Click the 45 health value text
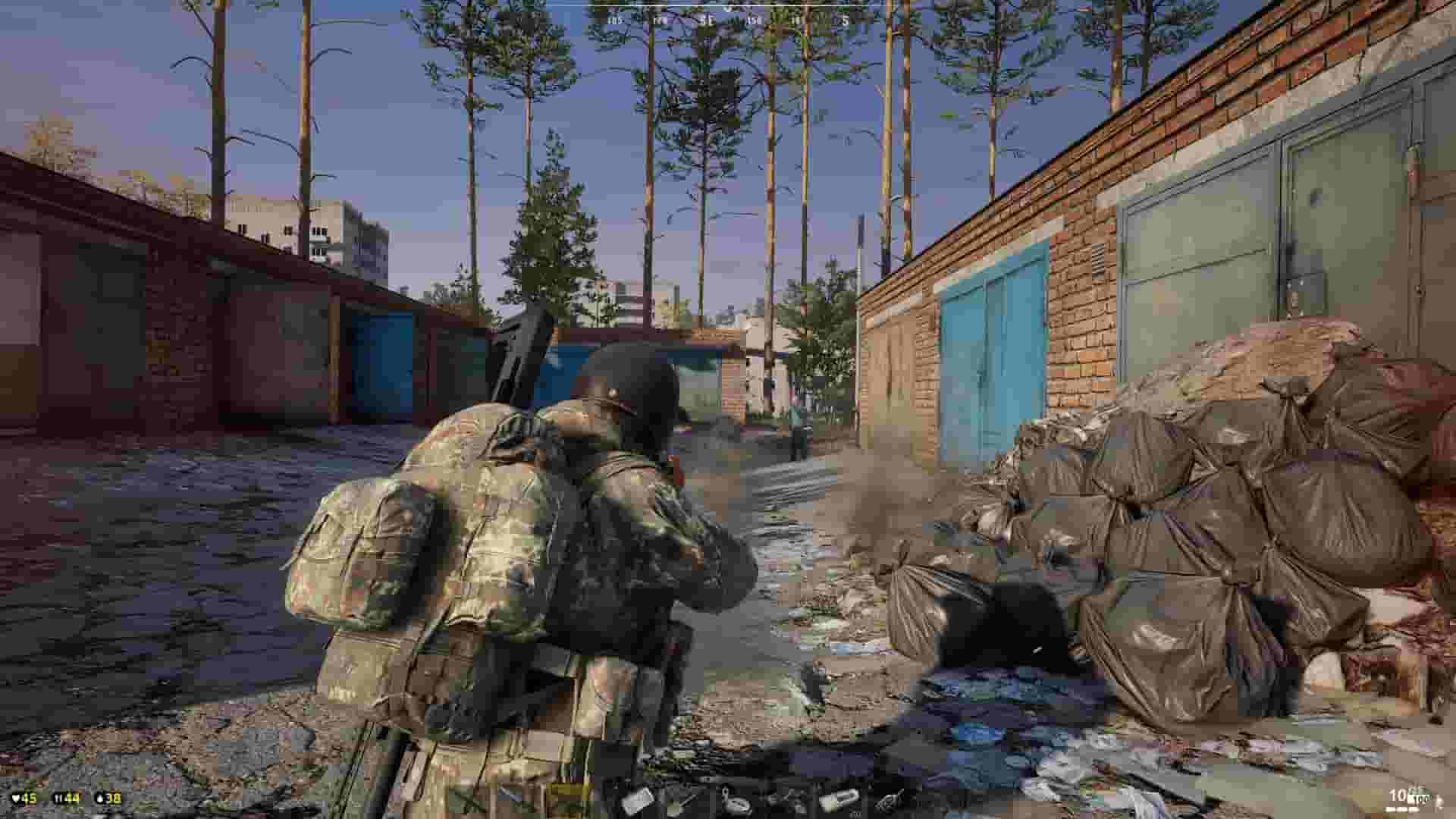Image resolution: width=1456 pixels, height=819 pixels. (30, 798)
